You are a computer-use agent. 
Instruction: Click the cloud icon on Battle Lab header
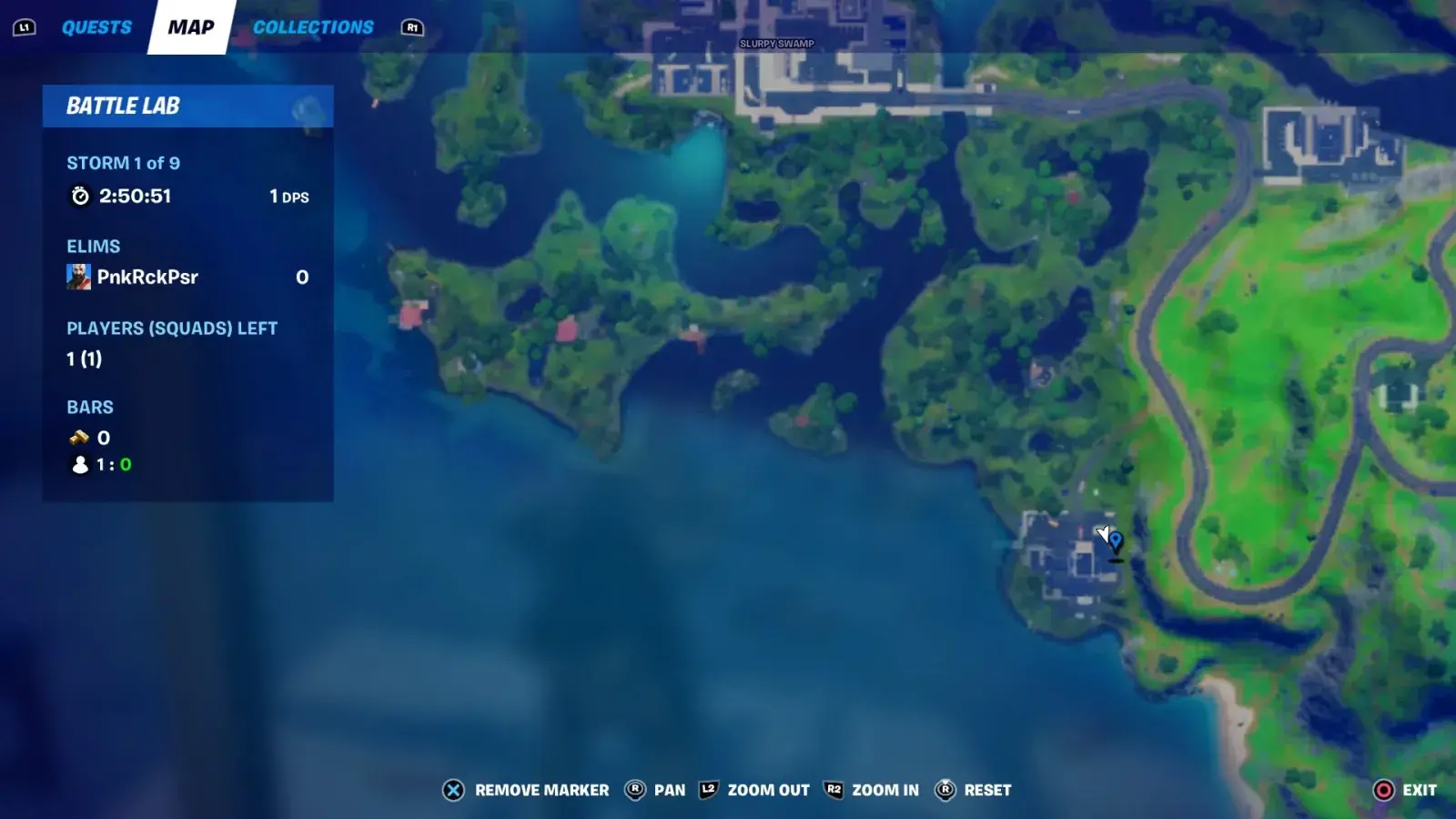307,109
